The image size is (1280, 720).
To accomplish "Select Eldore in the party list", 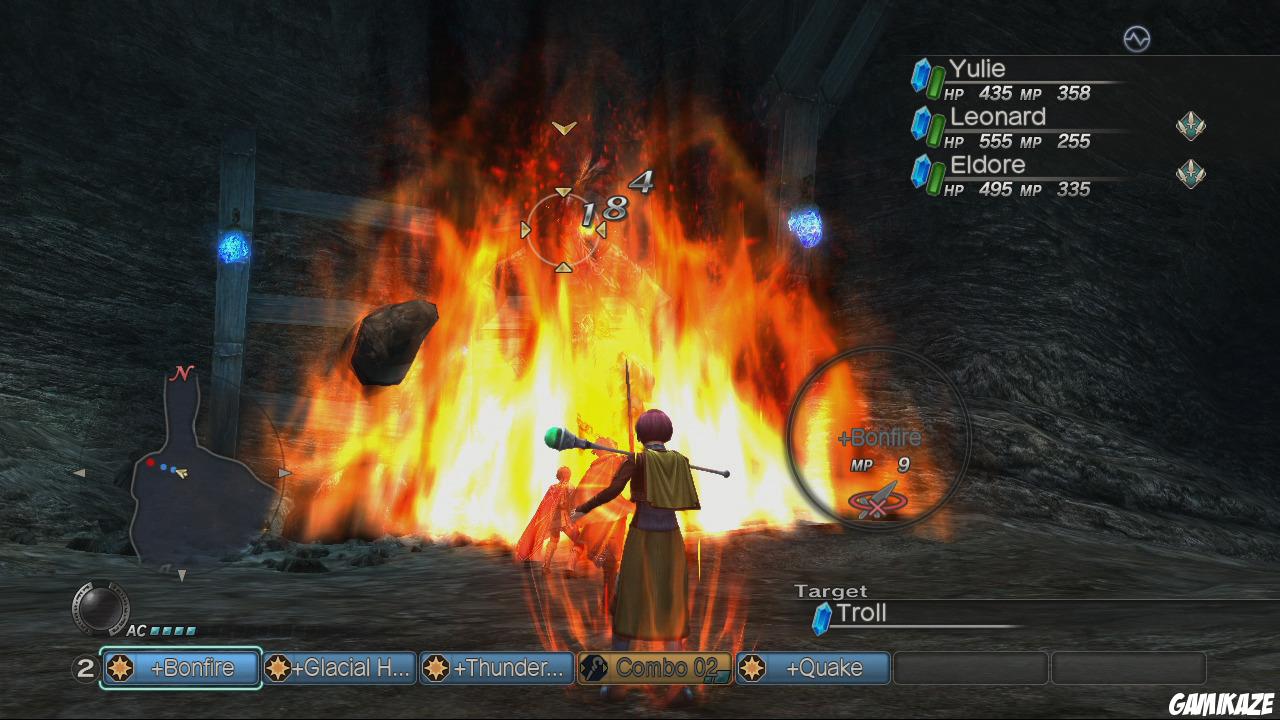I will [x=987, y=165].
